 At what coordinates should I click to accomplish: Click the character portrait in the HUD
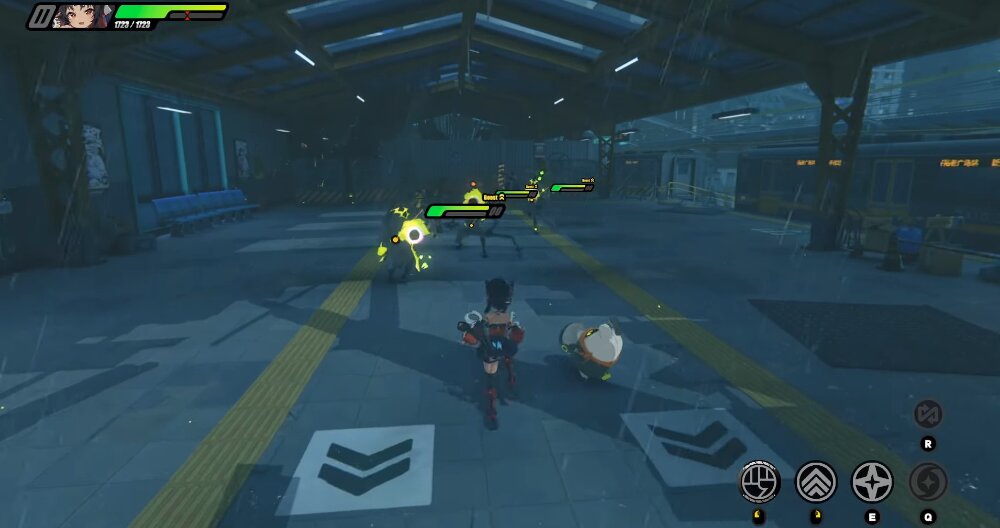coord(82,15)
